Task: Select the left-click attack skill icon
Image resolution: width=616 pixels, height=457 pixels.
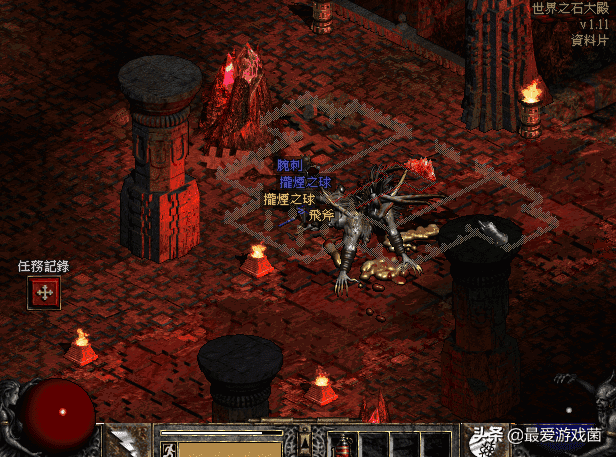Action: [x=127, y=442]
